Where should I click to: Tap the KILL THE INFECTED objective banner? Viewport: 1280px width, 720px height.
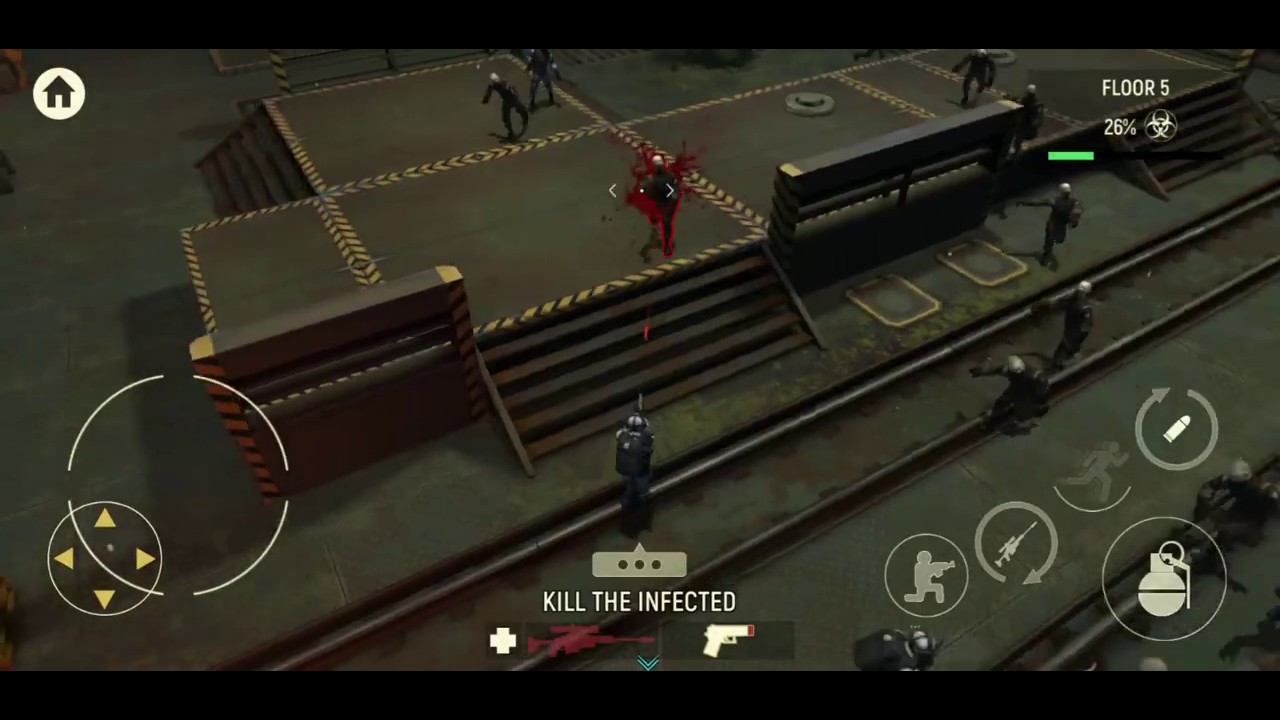(x=640, y=602)
